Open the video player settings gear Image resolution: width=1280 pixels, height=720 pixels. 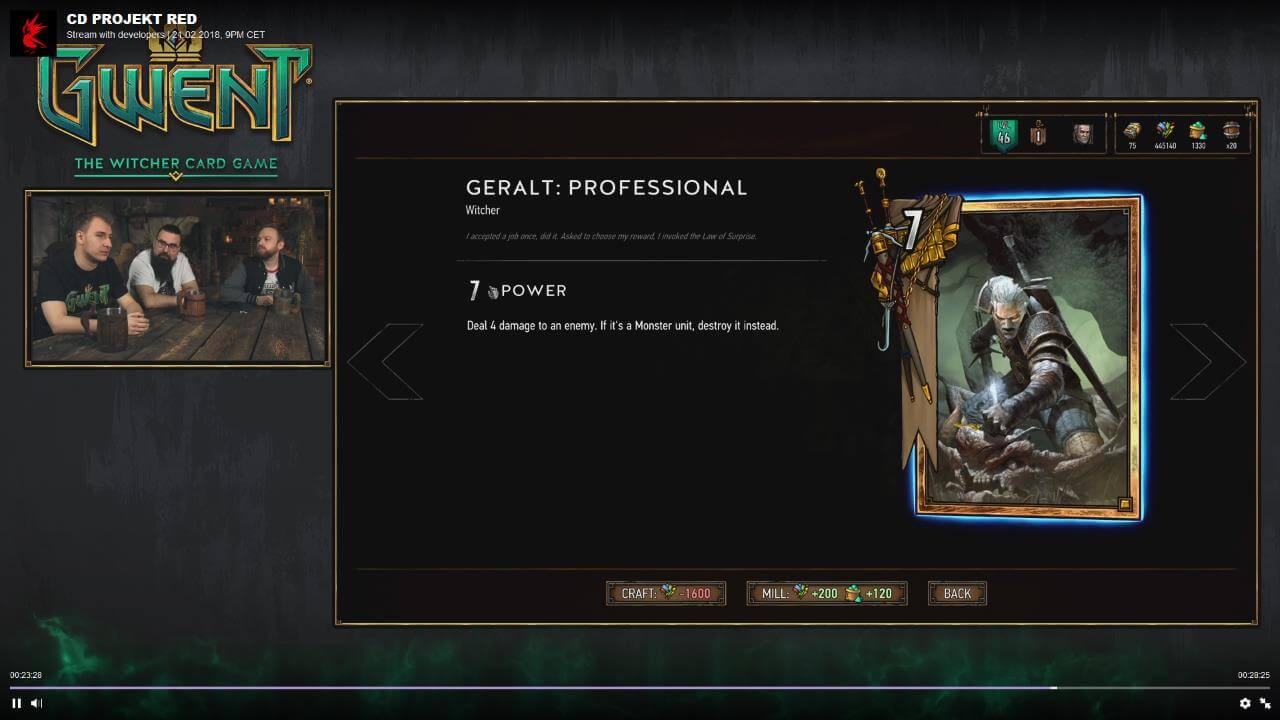[1243, 704]
